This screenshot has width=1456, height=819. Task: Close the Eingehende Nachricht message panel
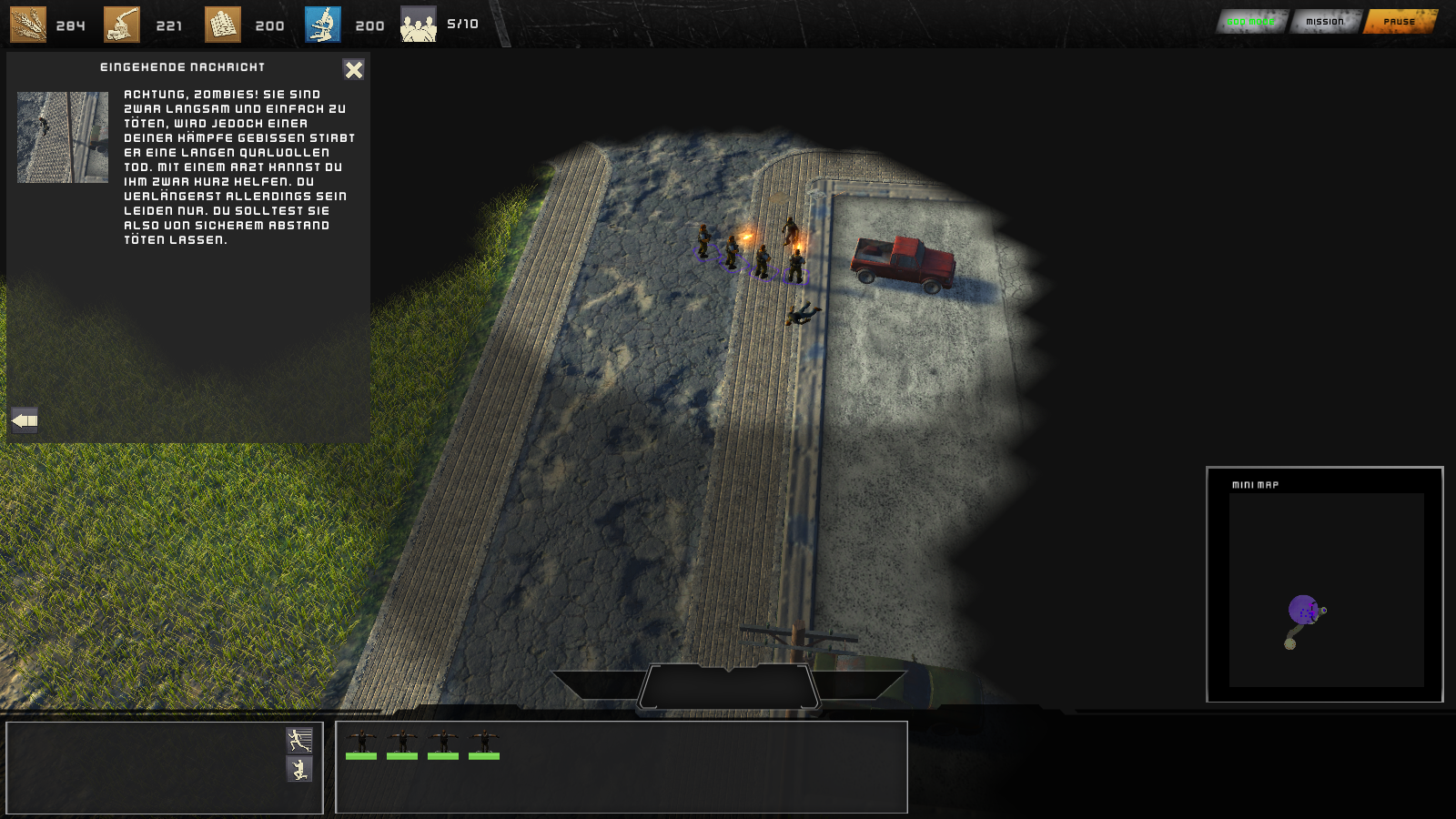(x=353, y=69)
